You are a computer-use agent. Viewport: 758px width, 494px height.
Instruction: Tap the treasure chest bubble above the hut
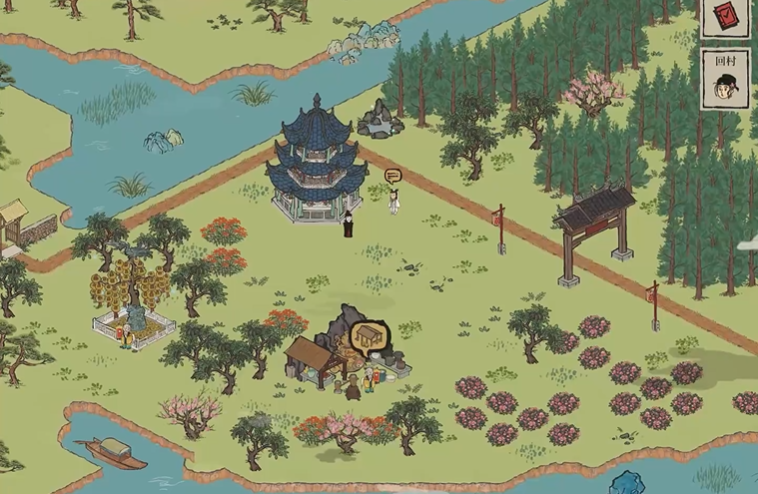[368, 335]
